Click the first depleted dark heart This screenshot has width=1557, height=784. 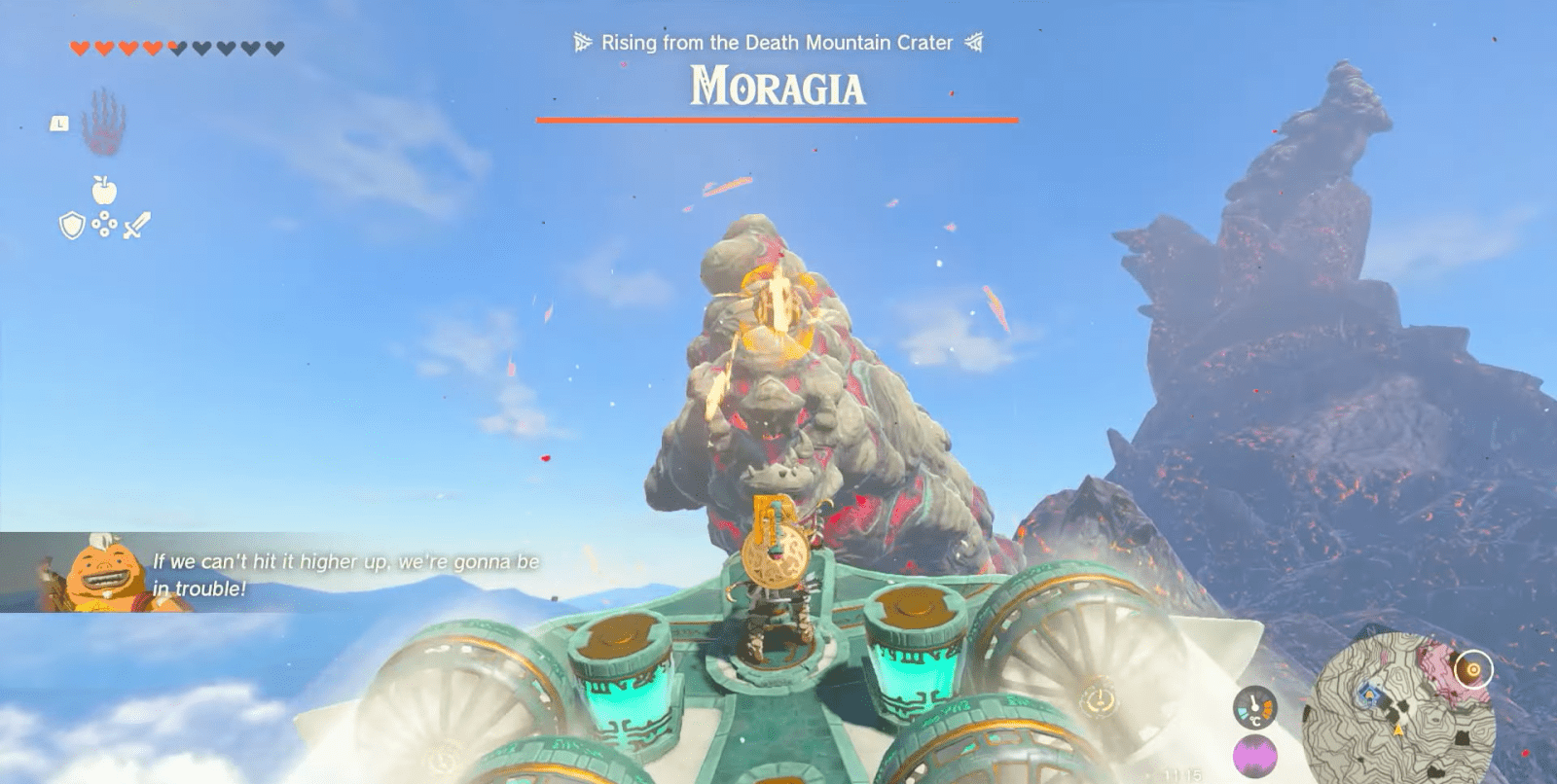point(176,47)
